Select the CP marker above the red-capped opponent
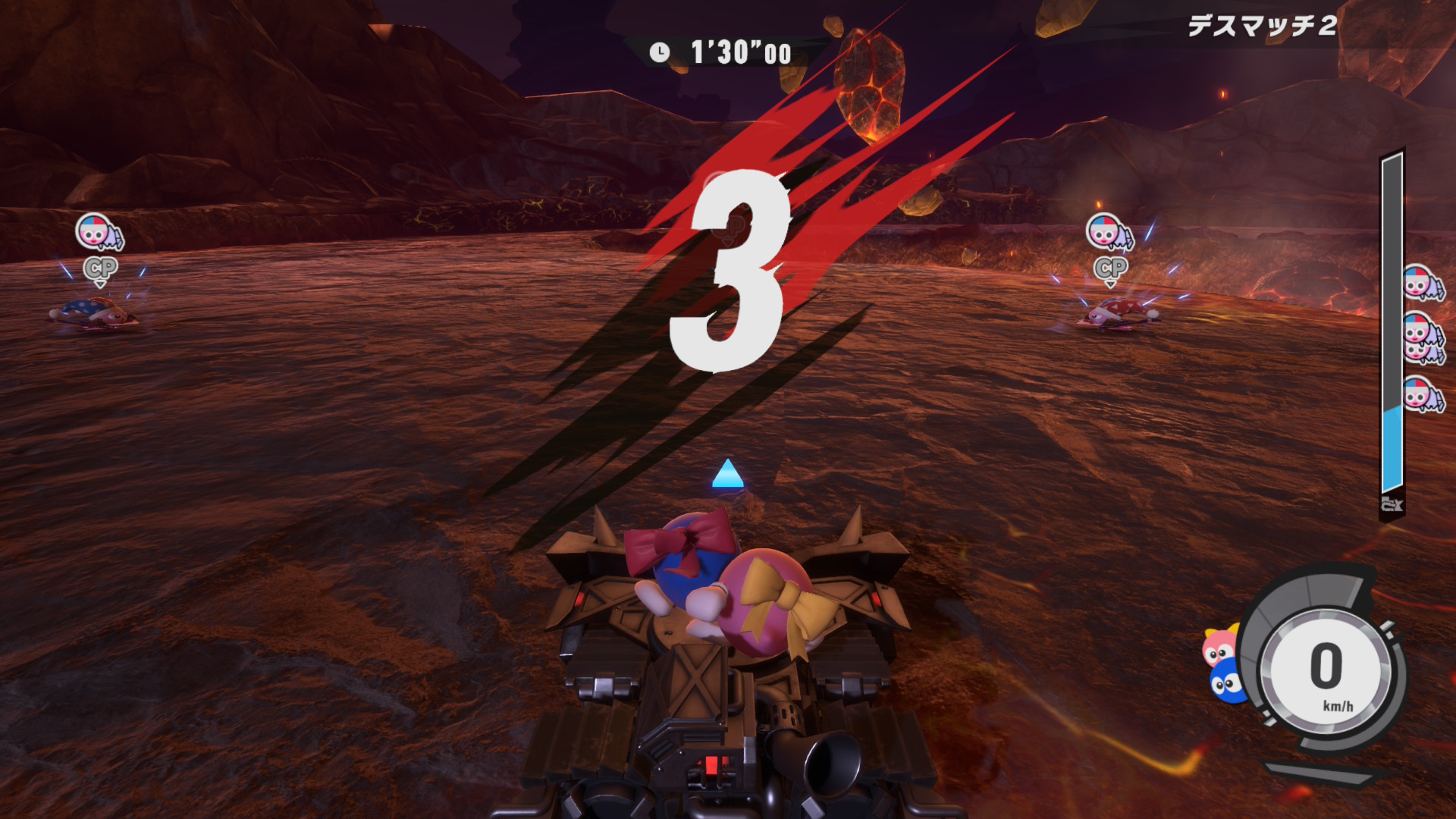1456x819 pixels. [x=1110, y=268]
